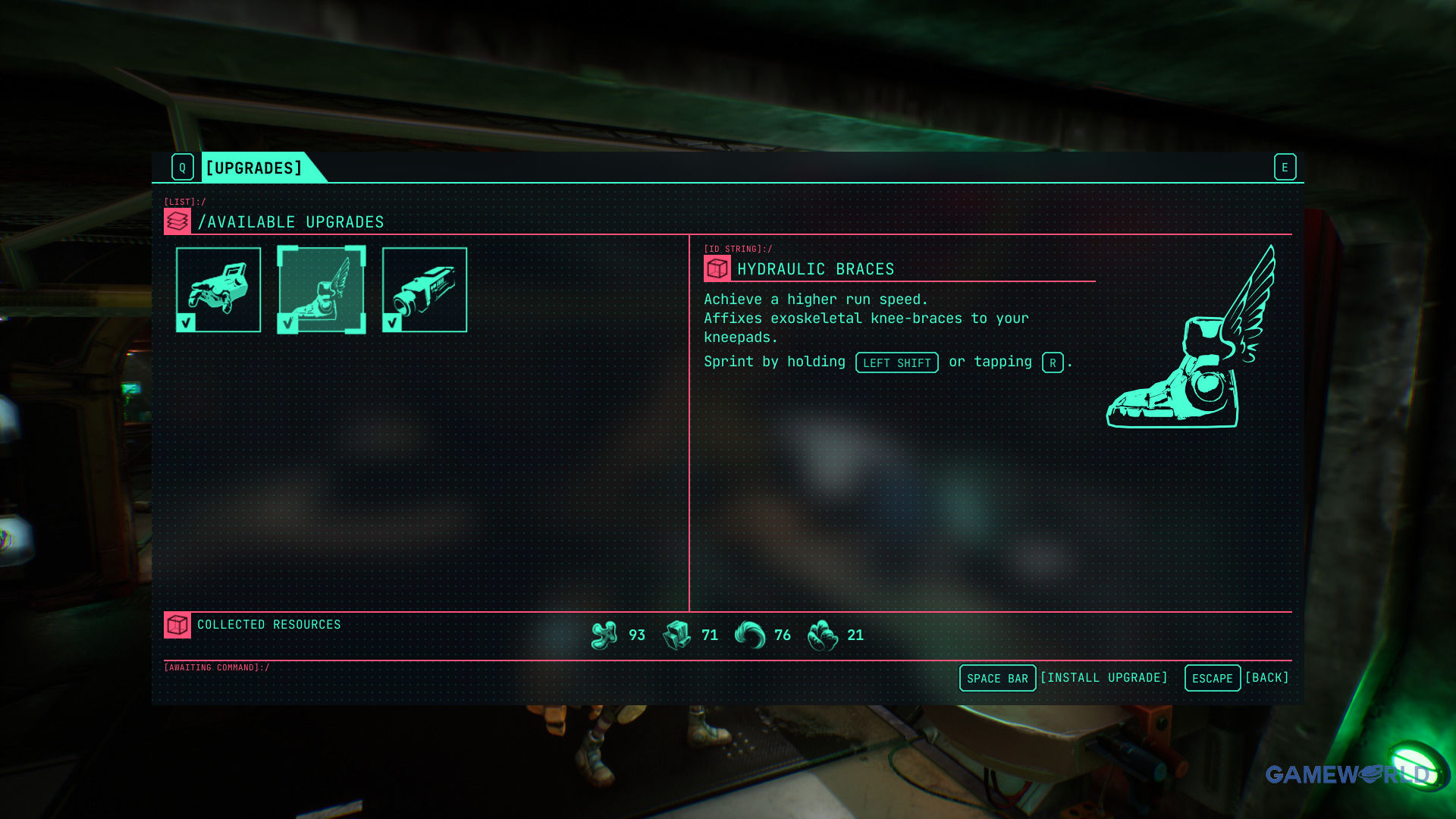The image size is (1456, 819).
Task: Switch to the Upgrades tab
Action: point(254,168)
